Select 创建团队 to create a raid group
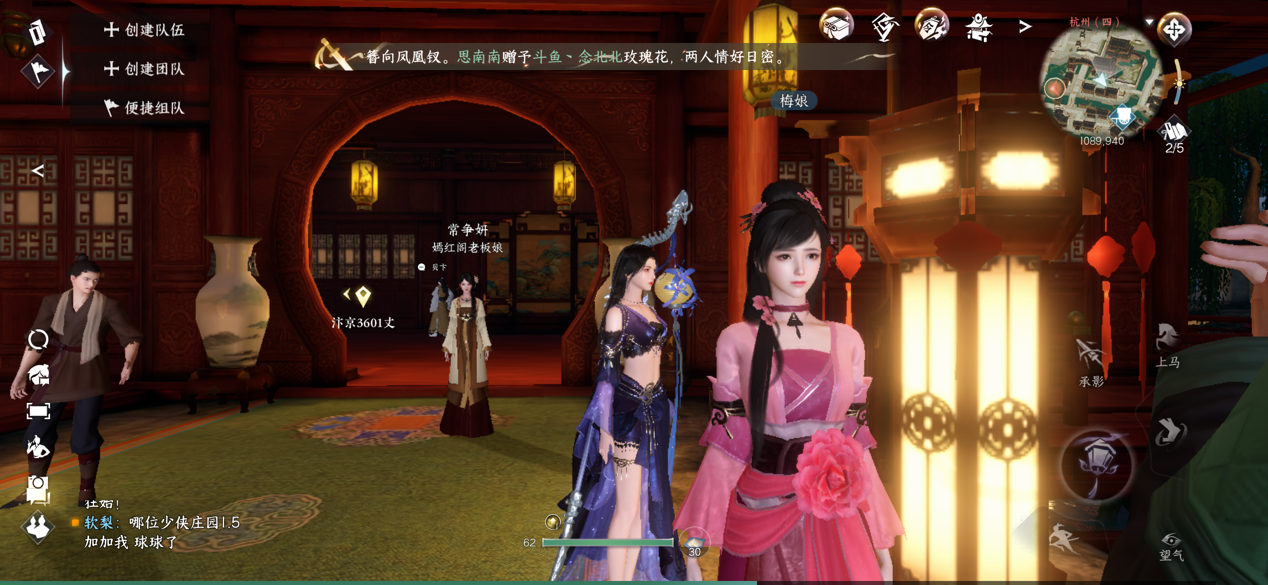This screenshot has width=1268, height=585. pos(145,69)
